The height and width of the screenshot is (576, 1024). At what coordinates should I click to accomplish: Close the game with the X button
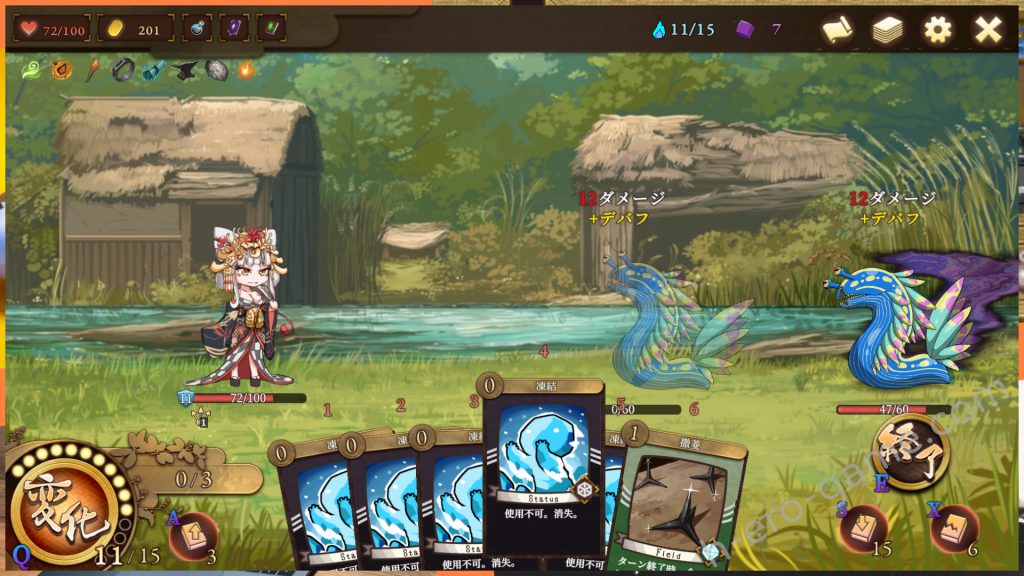pyautogui.click(x=988, y=30)
